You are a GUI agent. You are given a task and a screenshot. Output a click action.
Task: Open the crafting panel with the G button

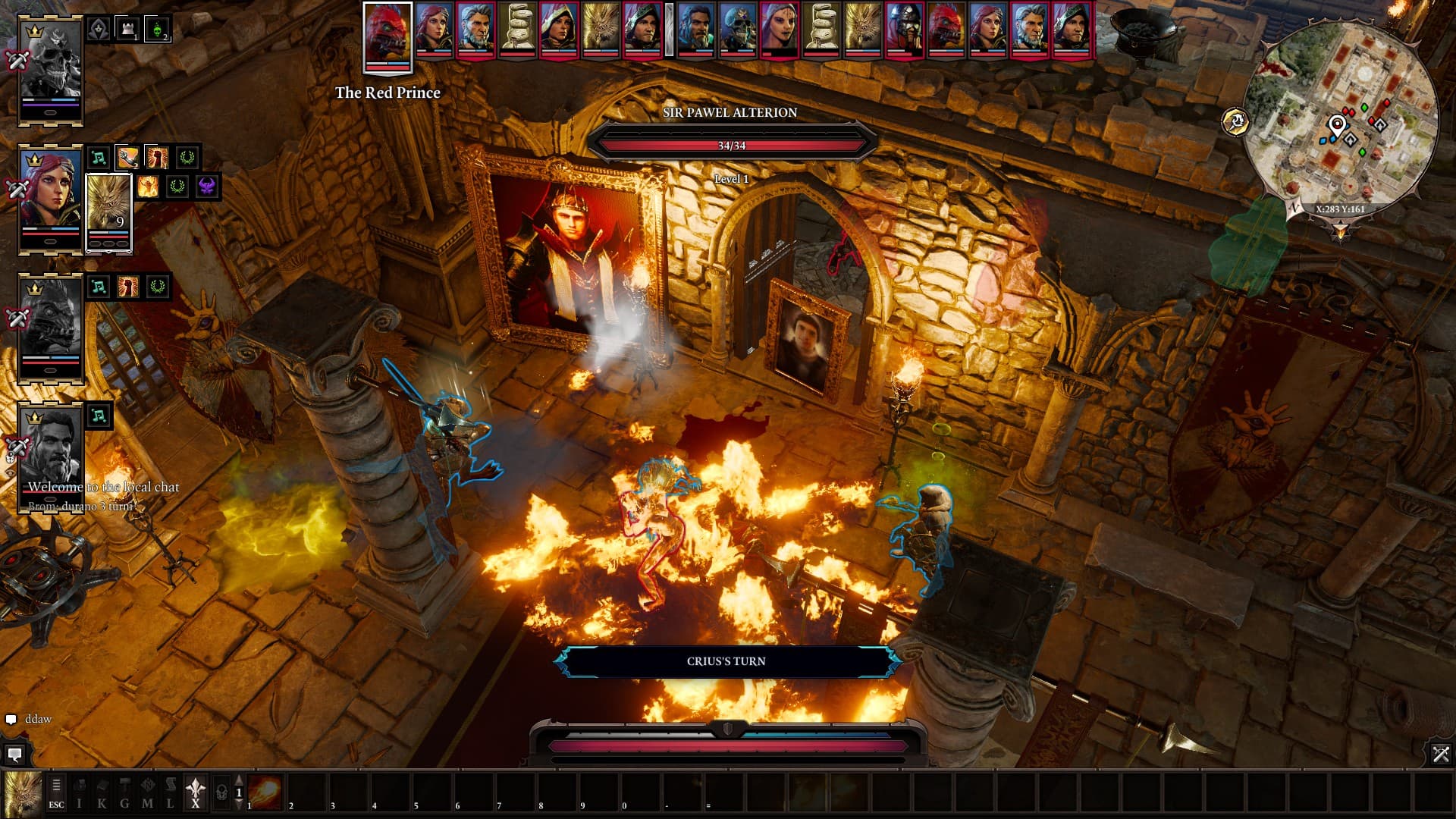pos(124,793)
